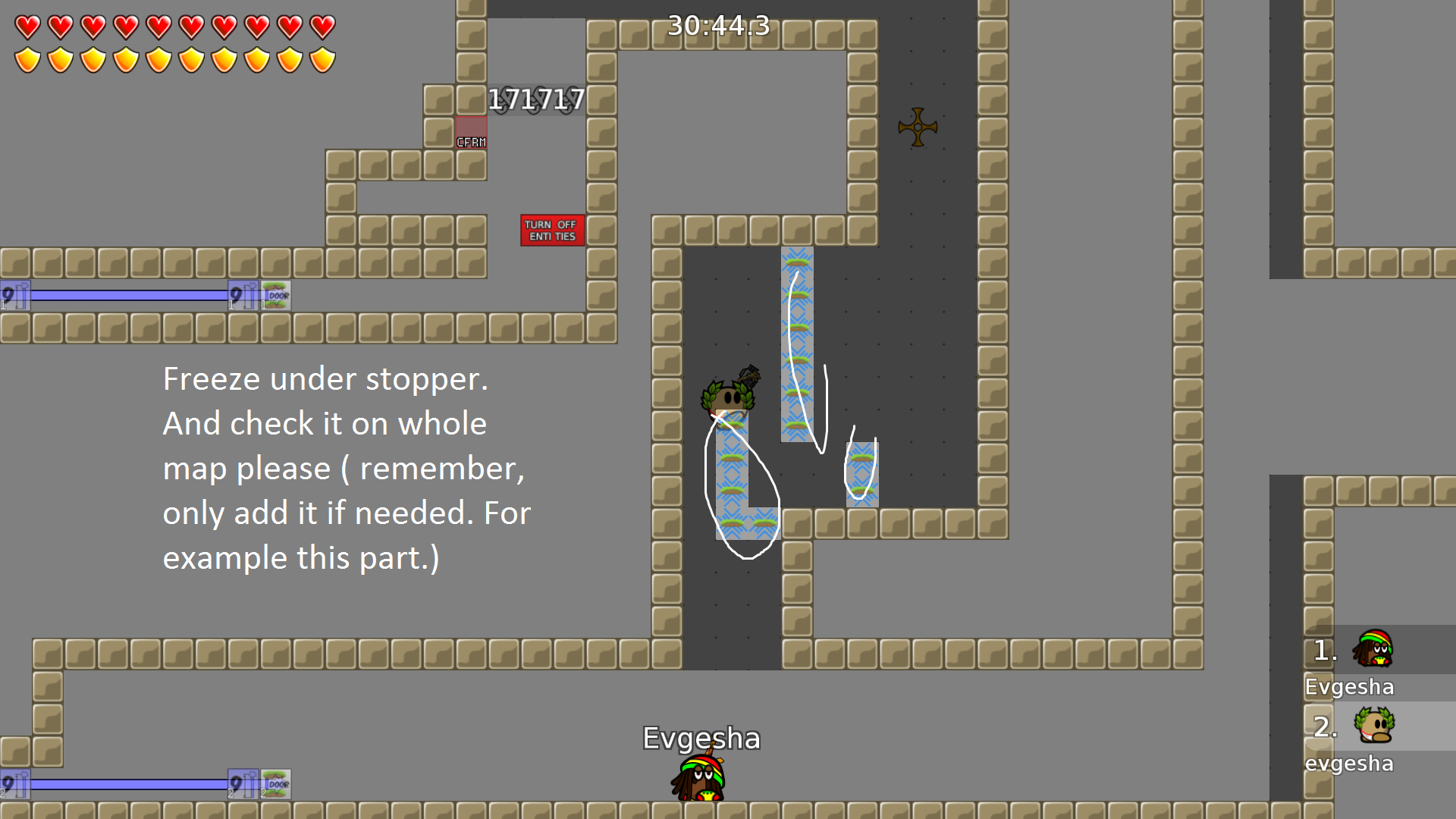Click the brown shuriken cross entity
This screenshot has height=819, width=1456.
[x=918, y=126]
